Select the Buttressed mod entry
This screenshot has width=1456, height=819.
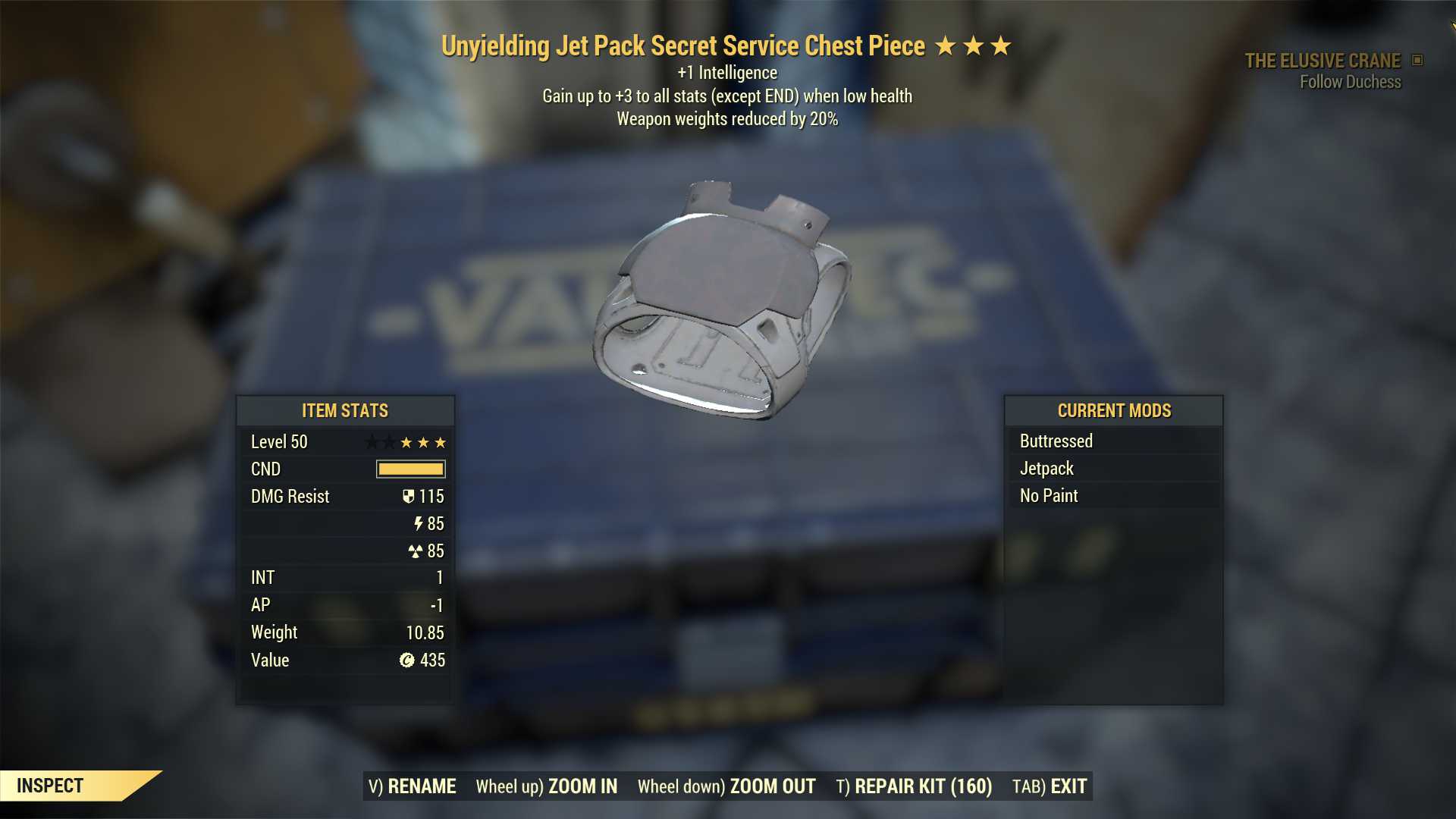(1056, 441)
